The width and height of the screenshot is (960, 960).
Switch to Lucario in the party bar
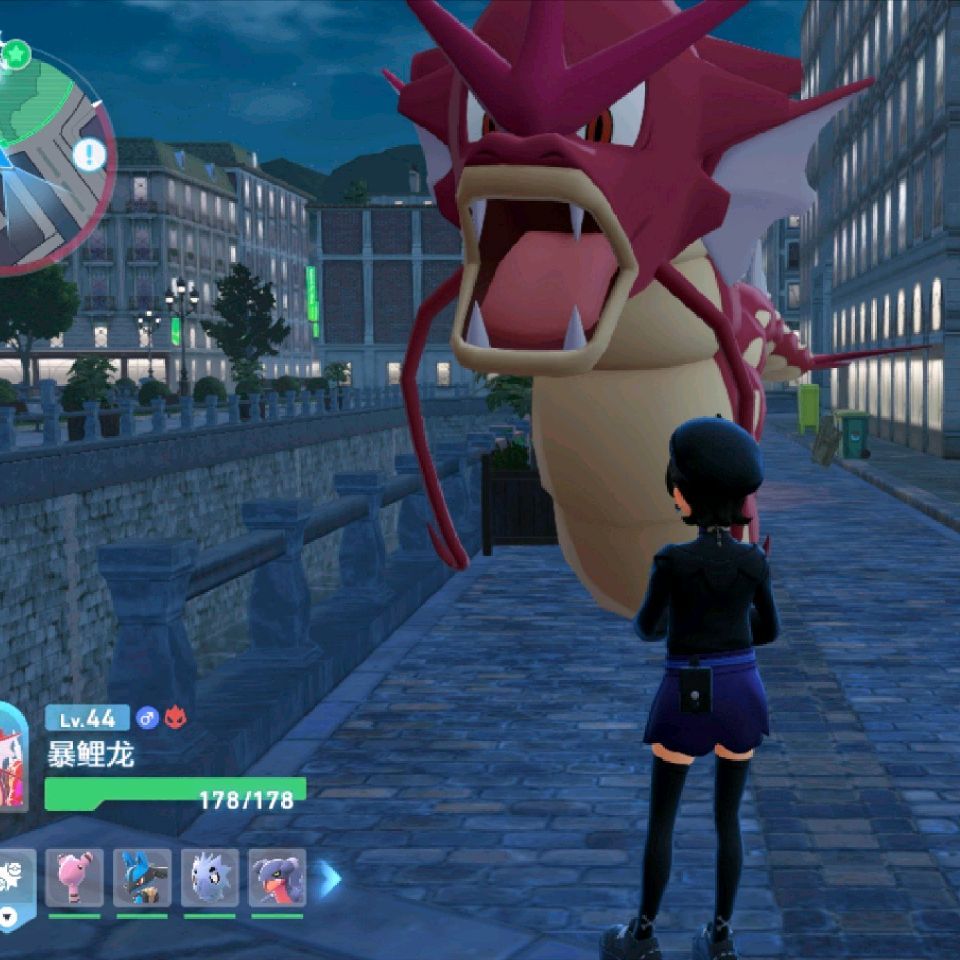pyautogui.click(x=142, y=878)
